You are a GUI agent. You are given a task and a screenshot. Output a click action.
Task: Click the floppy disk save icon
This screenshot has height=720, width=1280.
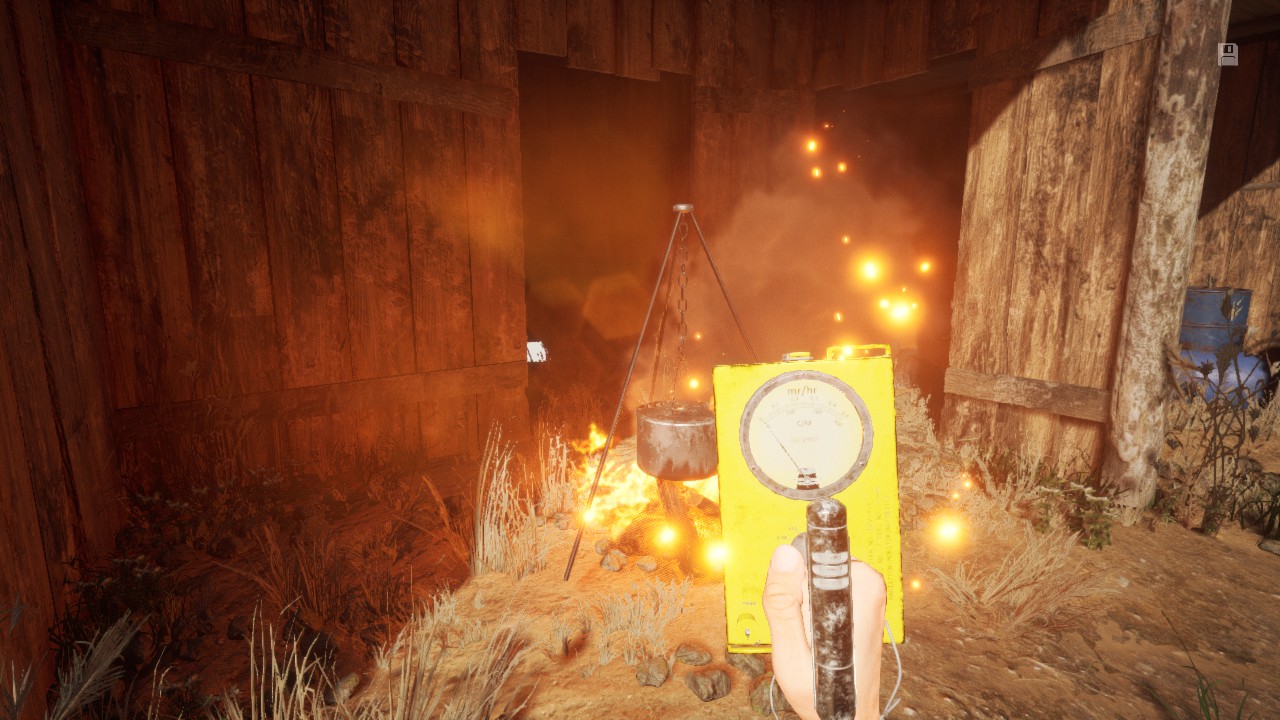pyautogui.click(x=1227, y=54)
